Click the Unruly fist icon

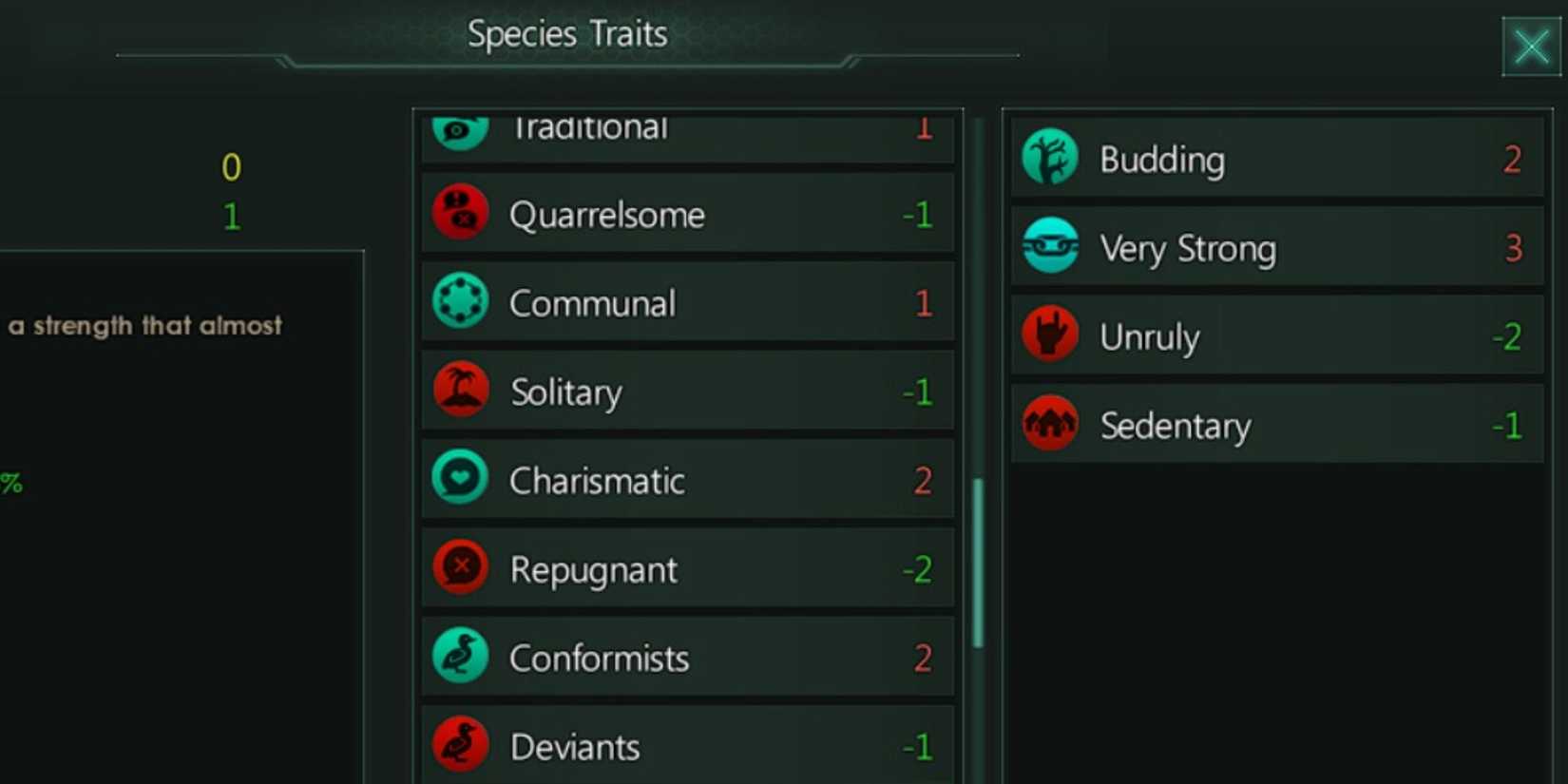1049,335
